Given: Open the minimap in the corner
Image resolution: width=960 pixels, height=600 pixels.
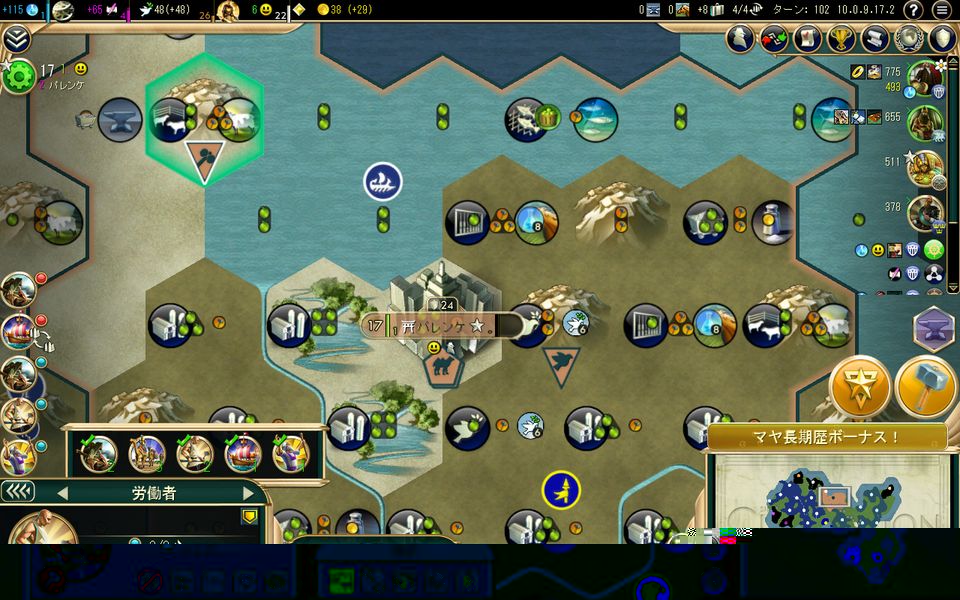Looking at the screenshot, I should 832,500.
